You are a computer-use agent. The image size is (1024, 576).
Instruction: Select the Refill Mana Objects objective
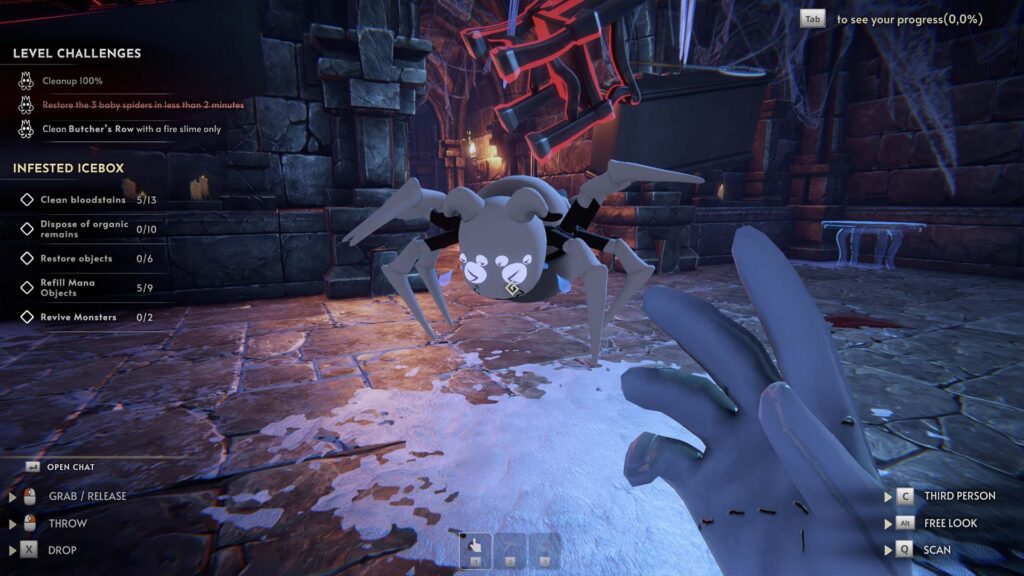click(x=72, y=288)
